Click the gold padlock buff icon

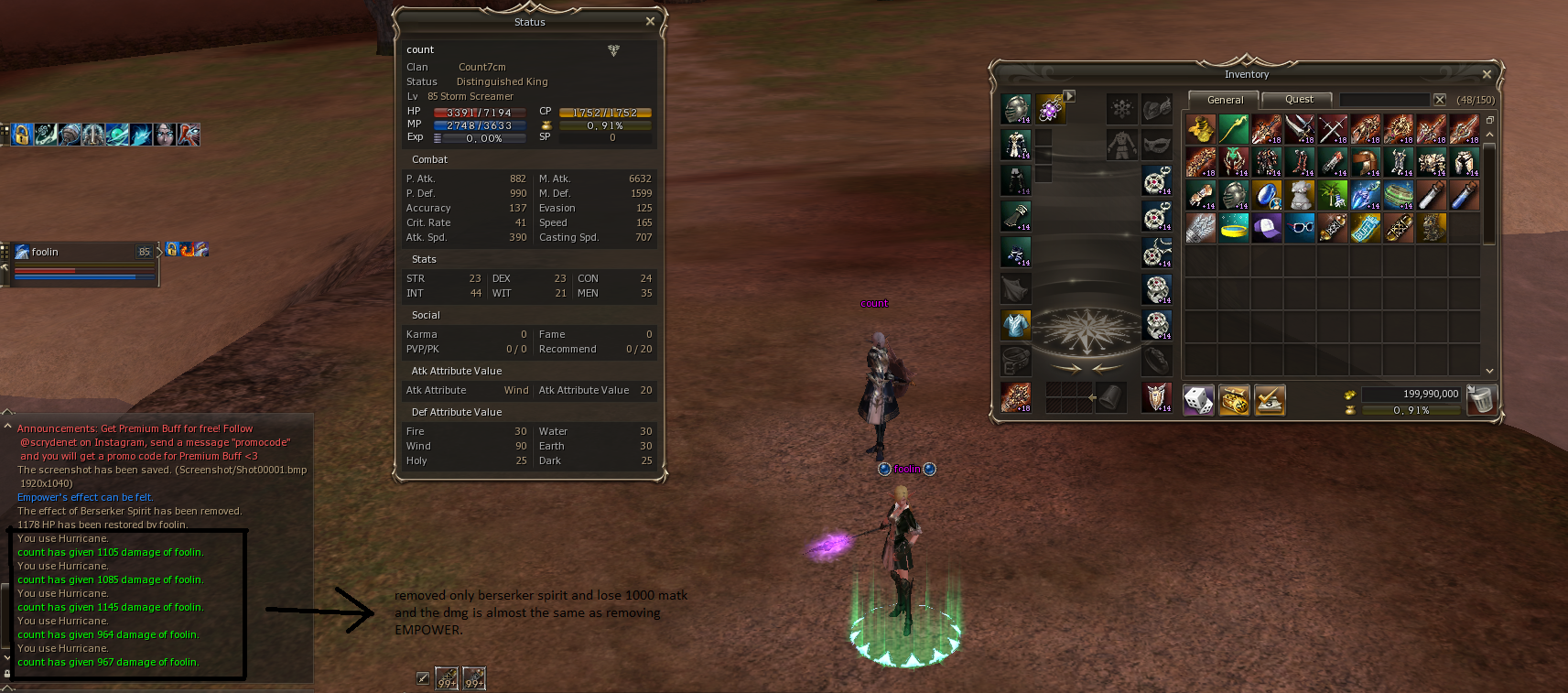(22, 135)
